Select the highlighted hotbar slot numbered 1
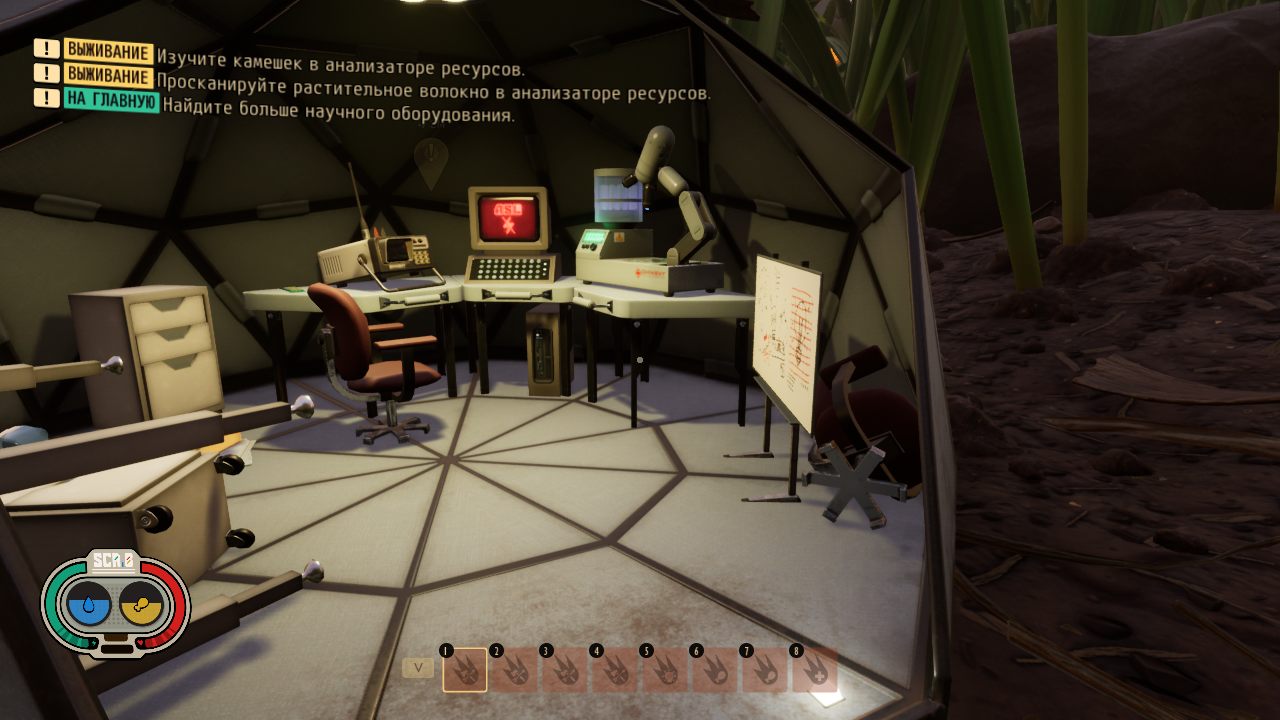The image size is (1280, 720). pos(464,670)
